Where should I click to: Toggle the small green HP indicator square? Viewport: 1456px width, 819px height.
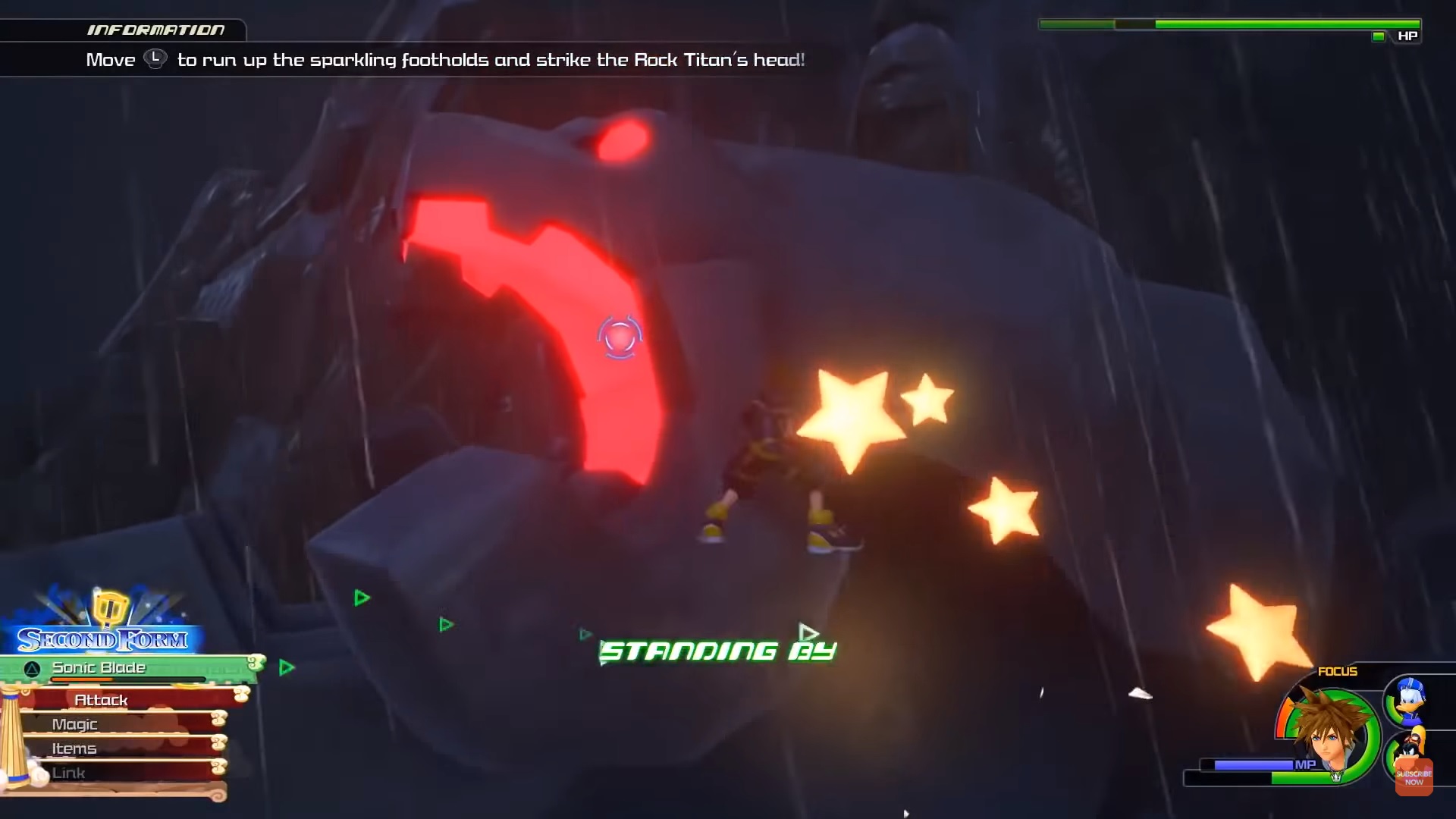pyautogui.click(x=1377, y=36)
